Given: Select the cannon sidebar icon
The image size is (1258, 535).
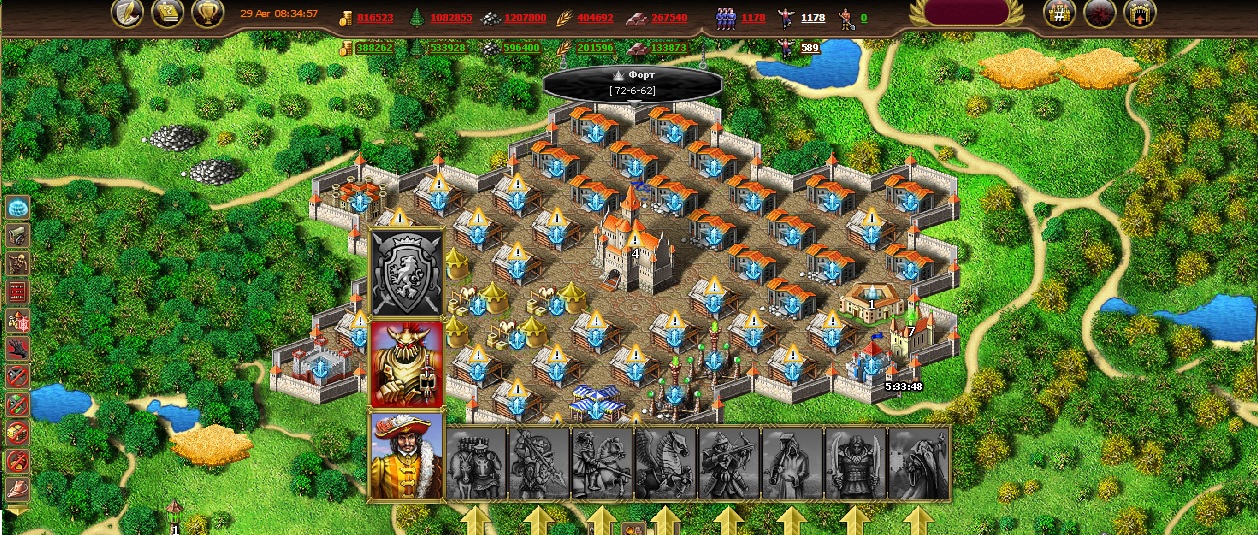Looking at the screenshot, I should 18,236.
